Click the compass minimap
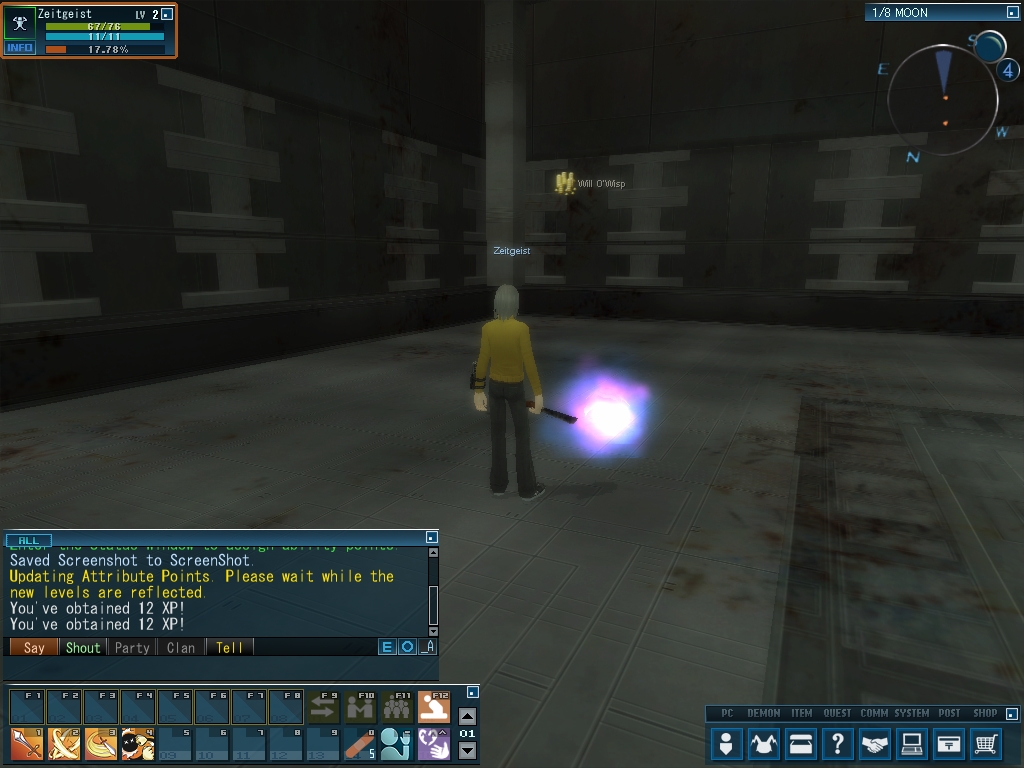The height and width of the screenshot is (768, 1024). click(942, 100)
